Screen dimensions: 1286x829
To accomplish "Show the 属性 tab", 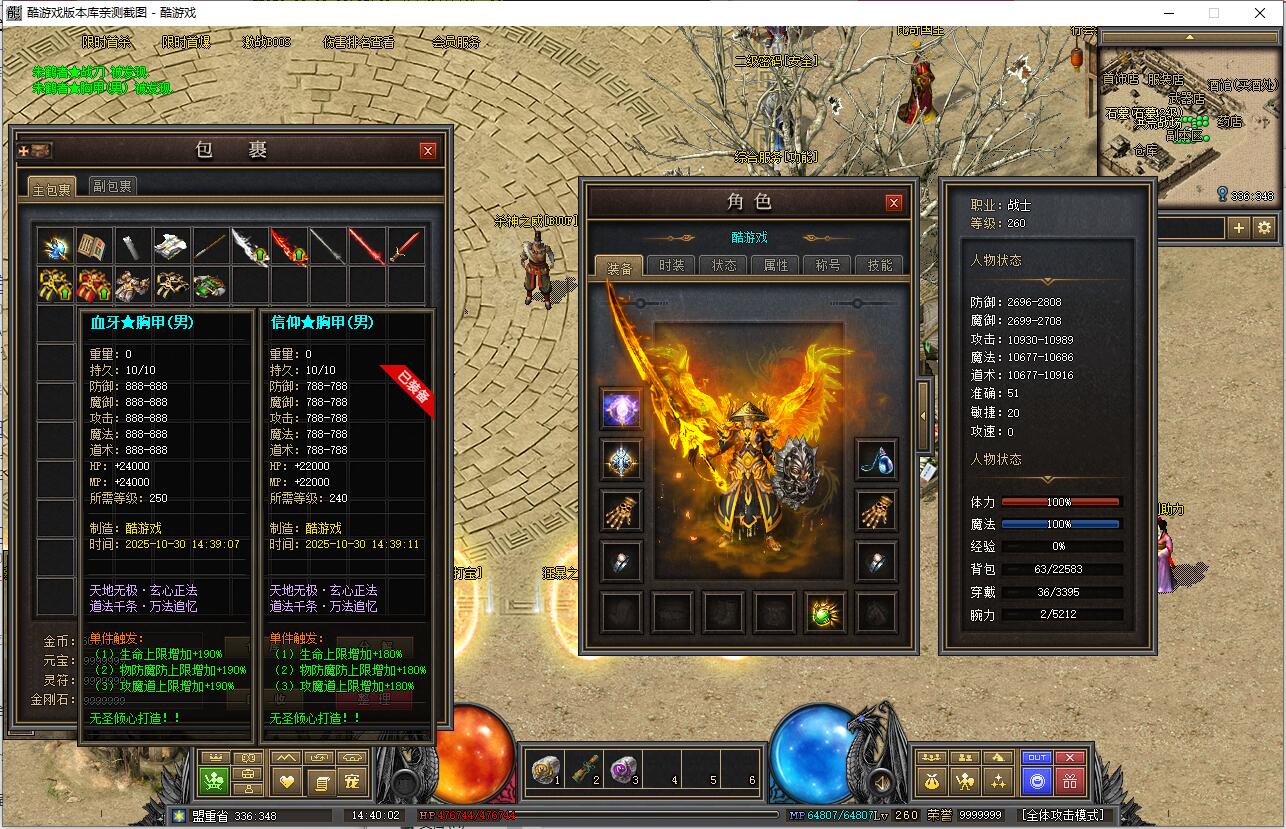I will 776,266.
